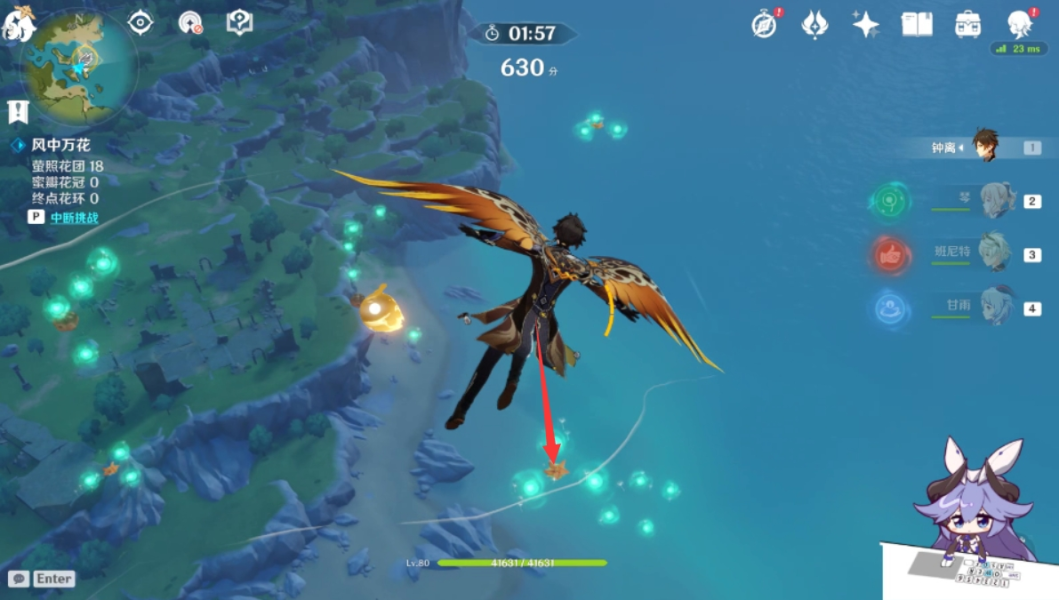Open the chat box speech bubble icon
The width and height of the screenshot is (1059, 600).
pyautogui.click(x=18, y=579)
